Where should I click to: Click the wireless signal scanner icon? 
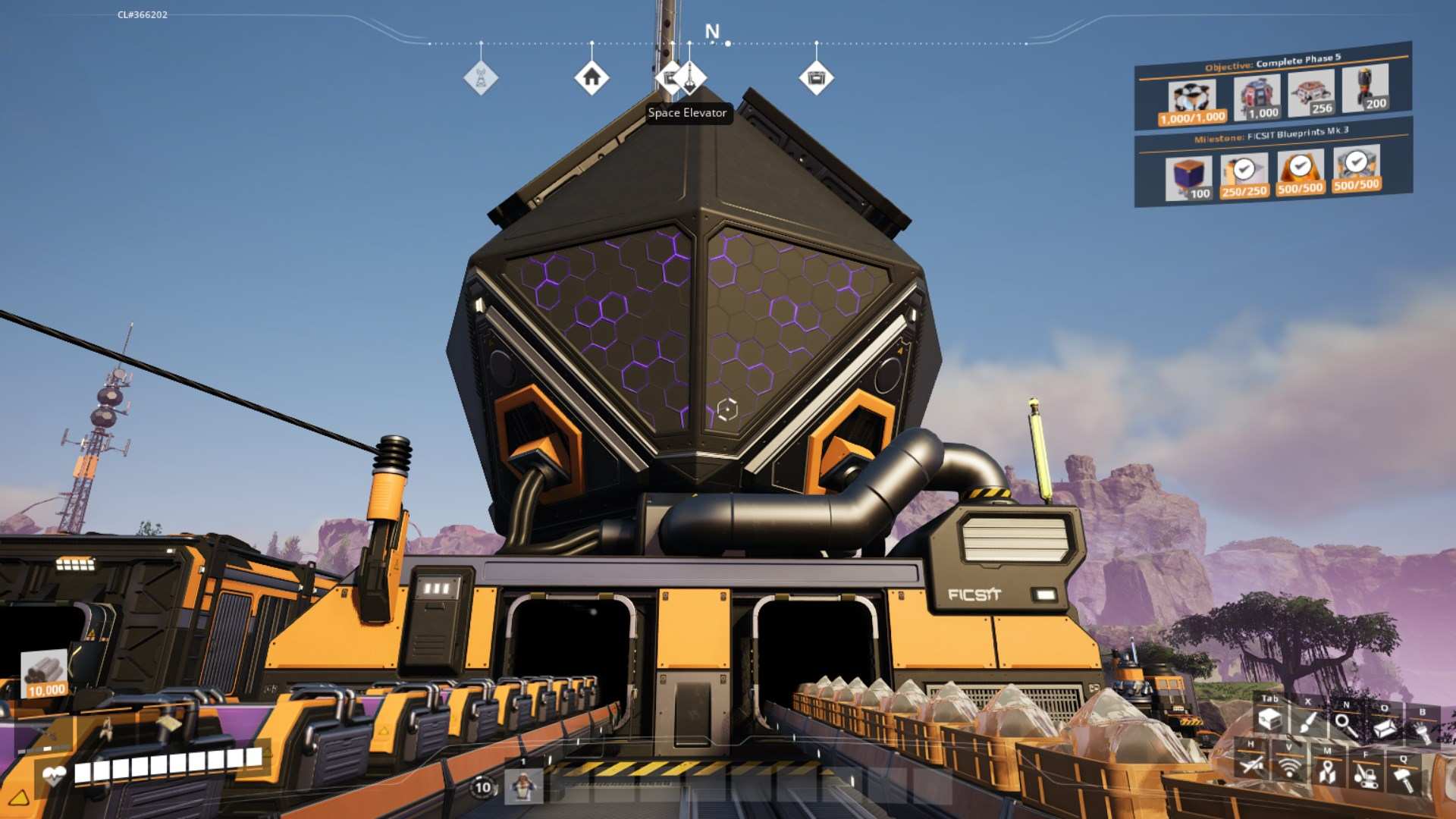tap(1288, 767)
